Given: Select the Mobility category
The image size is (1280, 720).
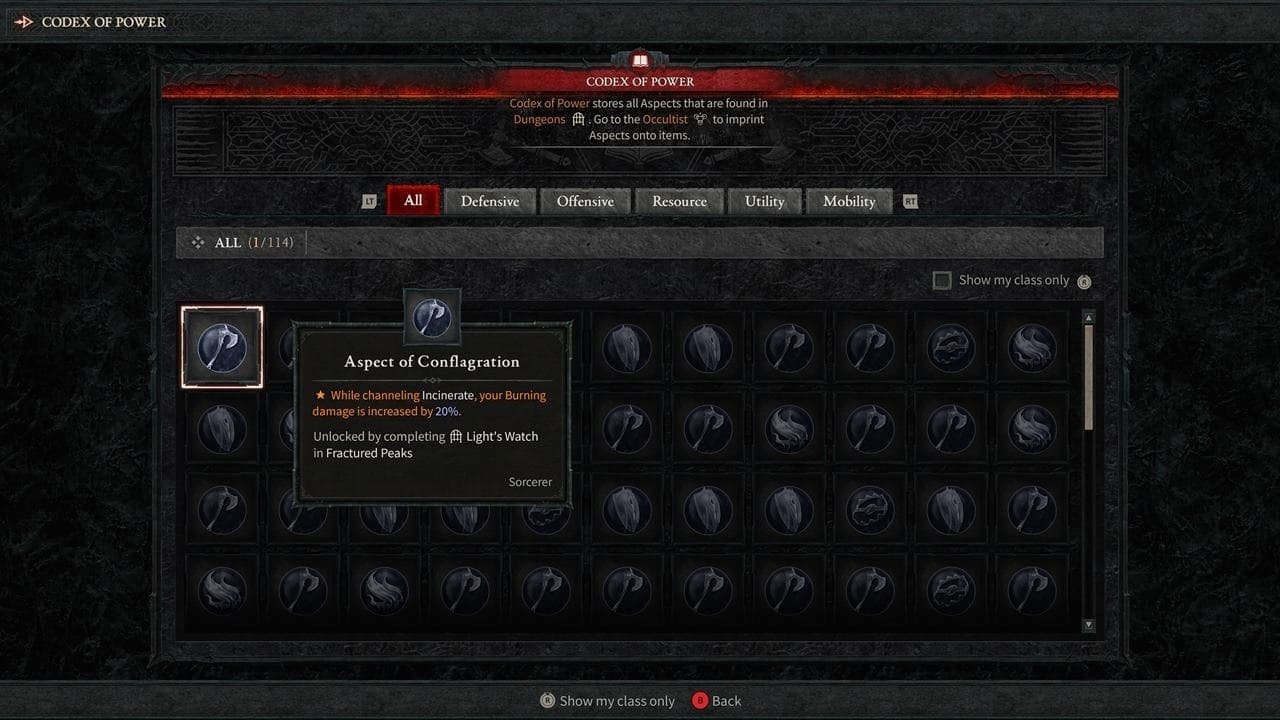Looking at the screenshot, I should pos(849,200).
